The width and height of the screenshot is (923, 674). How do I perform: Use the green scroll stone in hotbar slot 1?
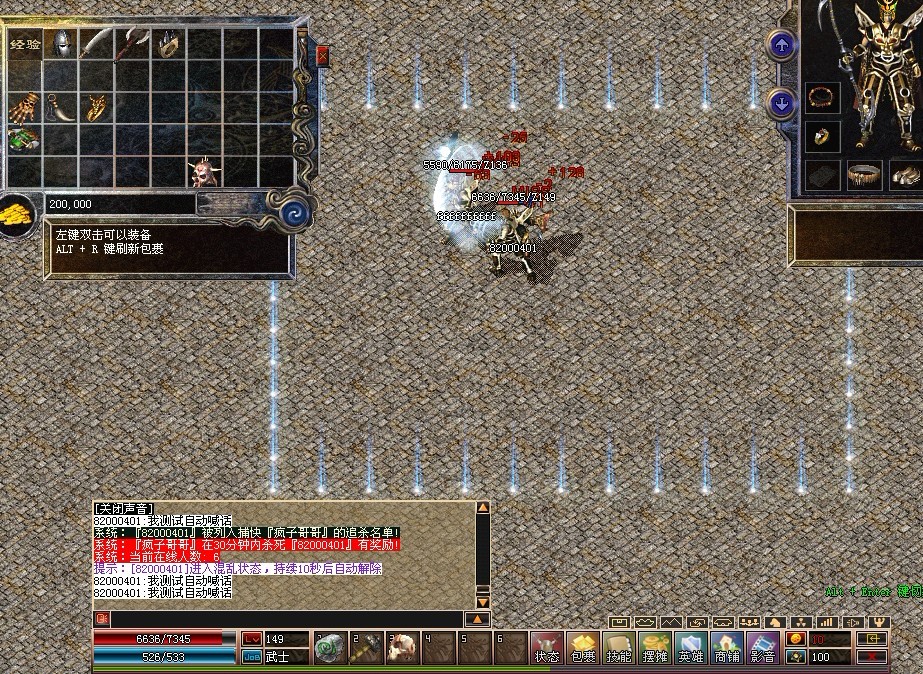(x=329, y=648)
